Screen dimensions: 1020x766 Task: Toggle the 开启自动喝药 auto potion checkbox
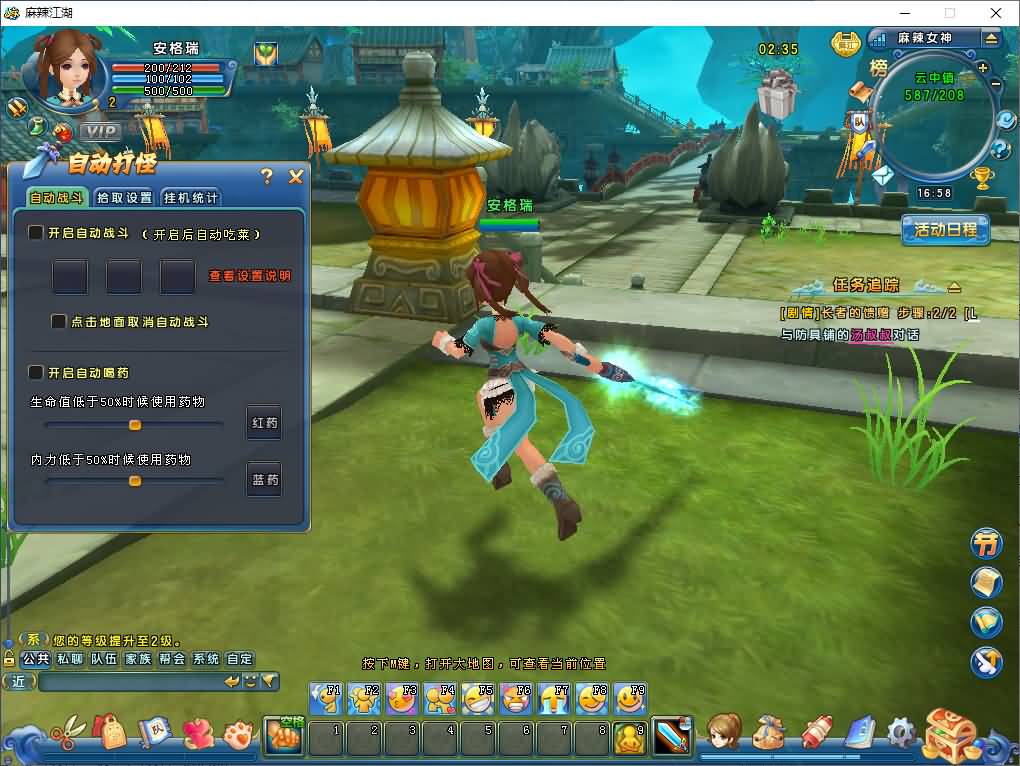(36, 373)
